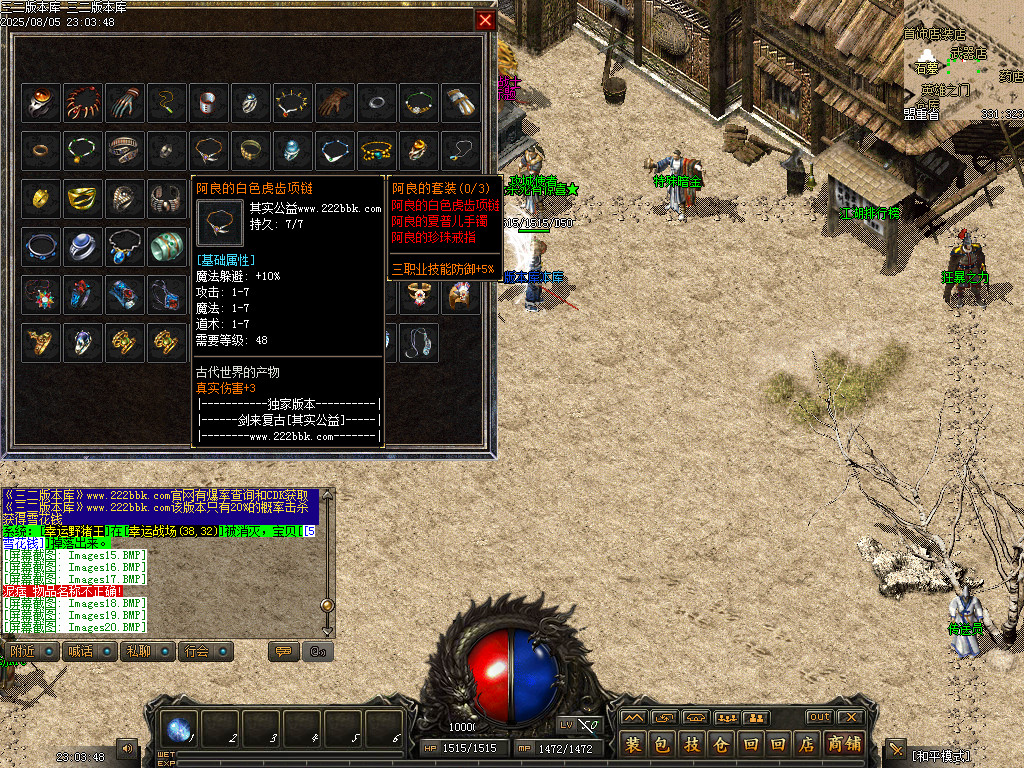Switch chat to the 行会 (guild) channel
The width and height of the screenshot is (1024, 768).
[x=196, y=651]
